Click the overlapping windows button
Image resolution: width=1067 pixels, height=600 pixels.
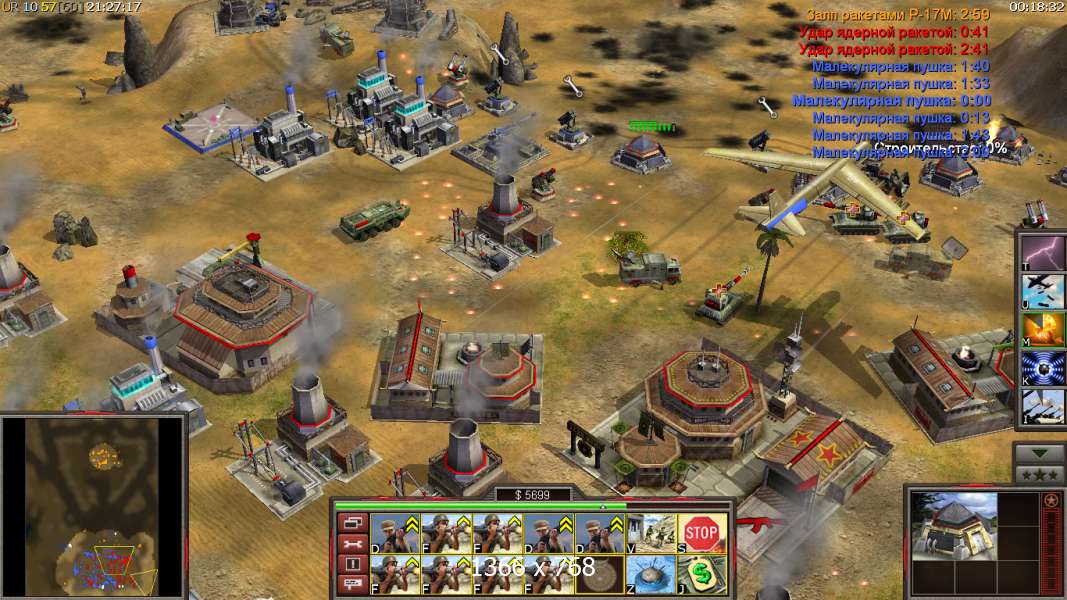pos(352,522)
